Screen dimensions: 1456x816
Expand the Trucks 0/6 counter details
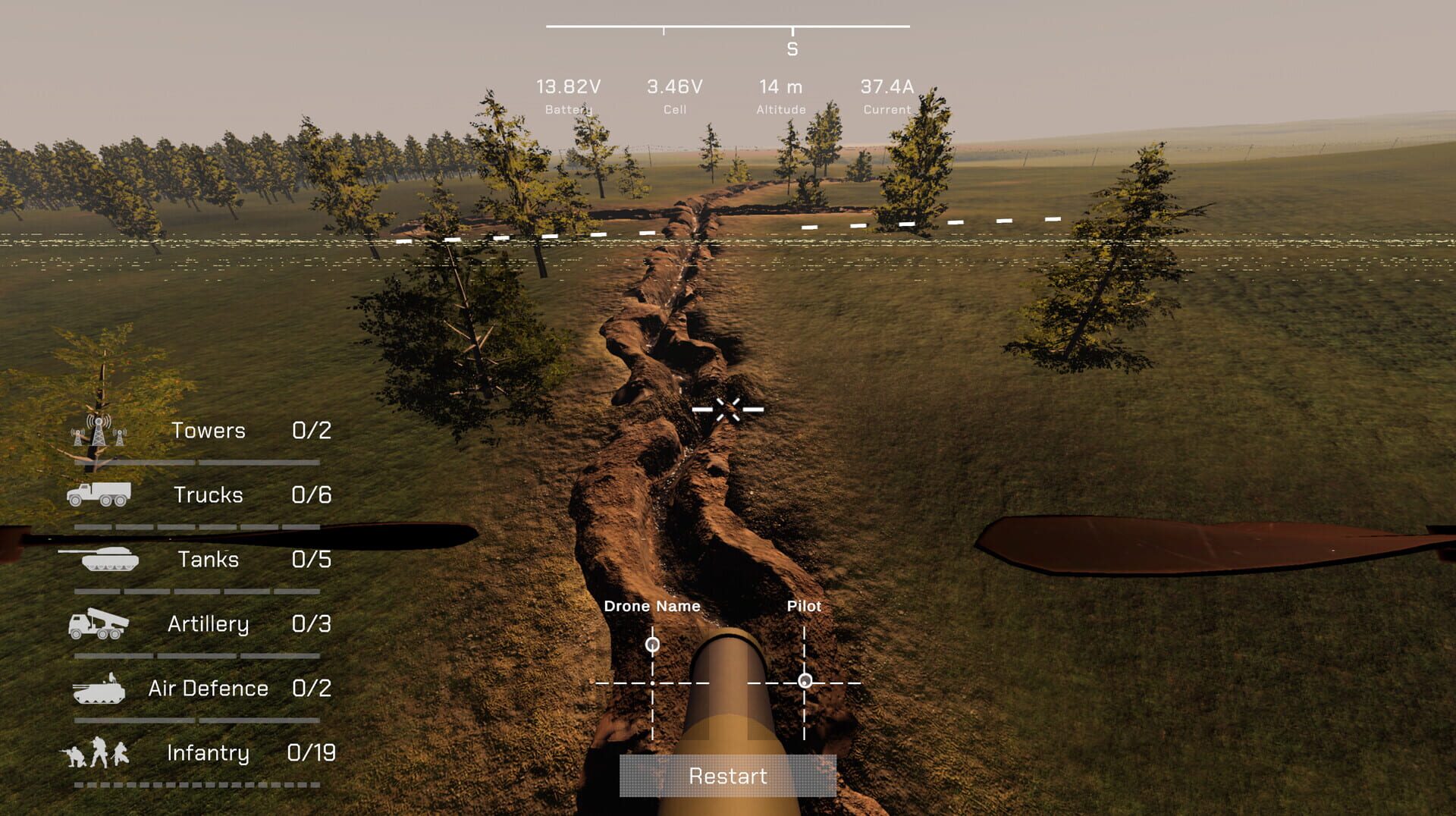(x=312, y=494)
